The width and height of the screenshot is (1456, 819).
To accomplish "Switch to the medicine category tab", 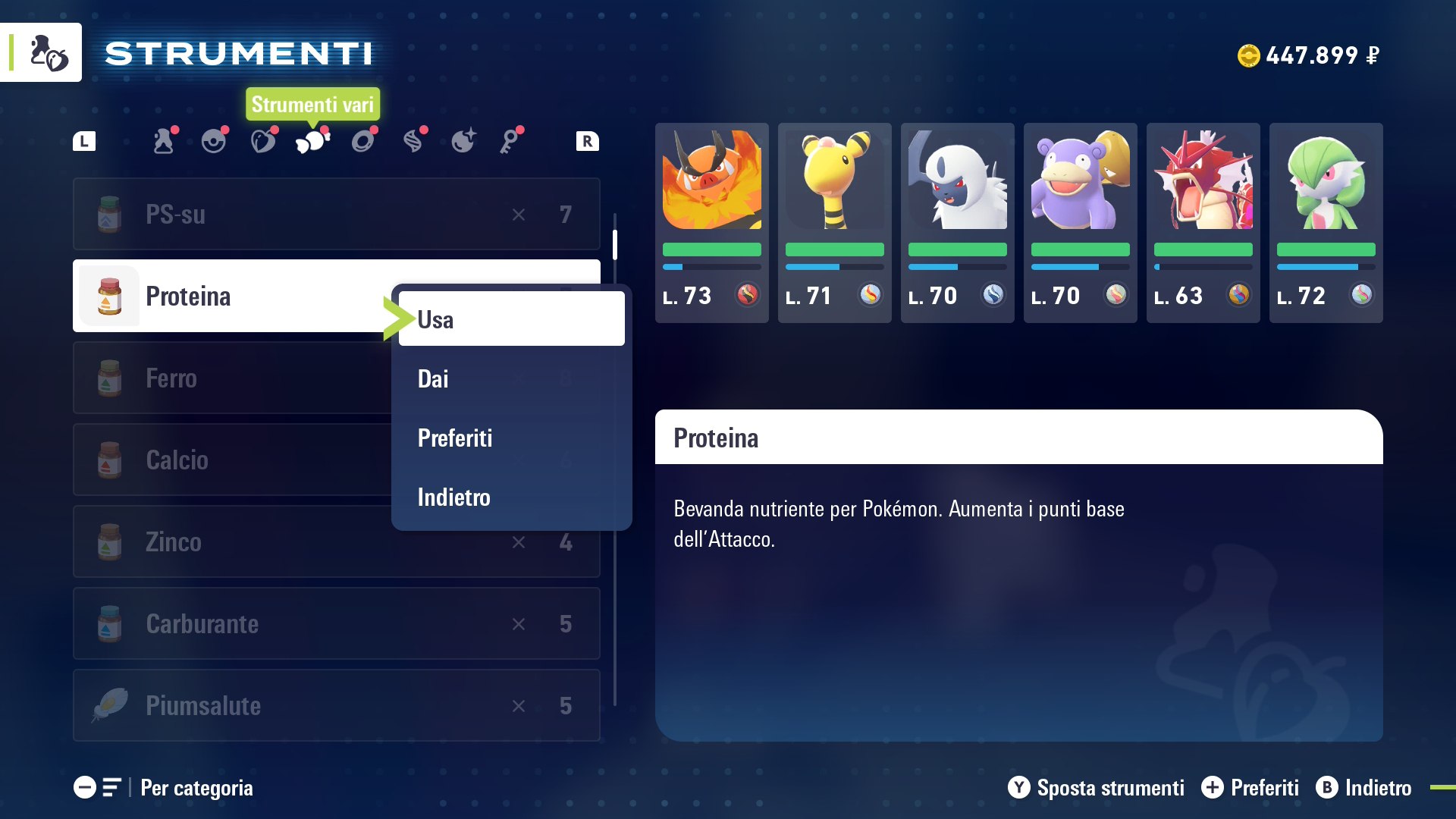I will coord(164,141).
